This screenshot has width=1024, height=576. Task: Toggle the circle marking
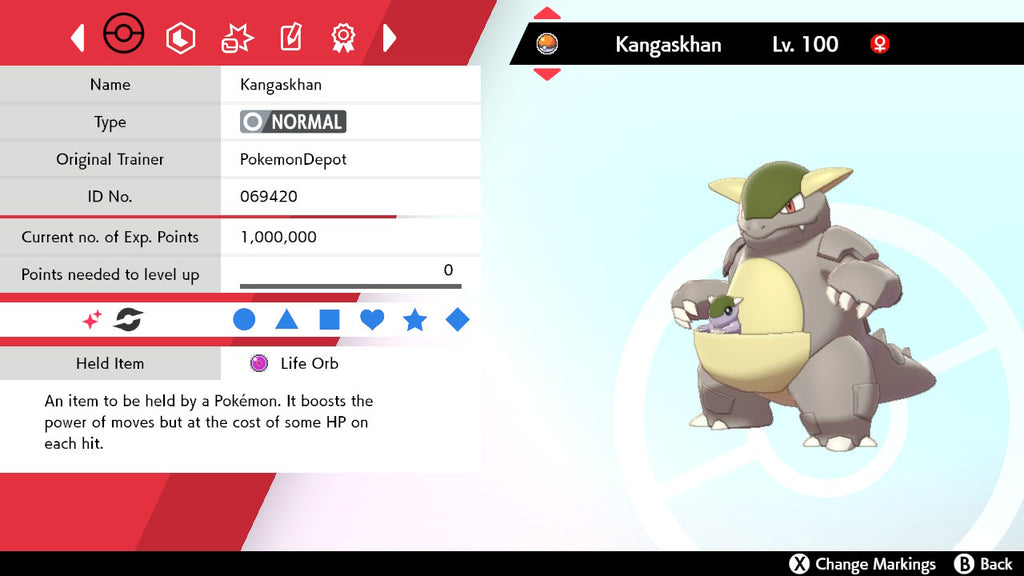click(x=244, y=320)
